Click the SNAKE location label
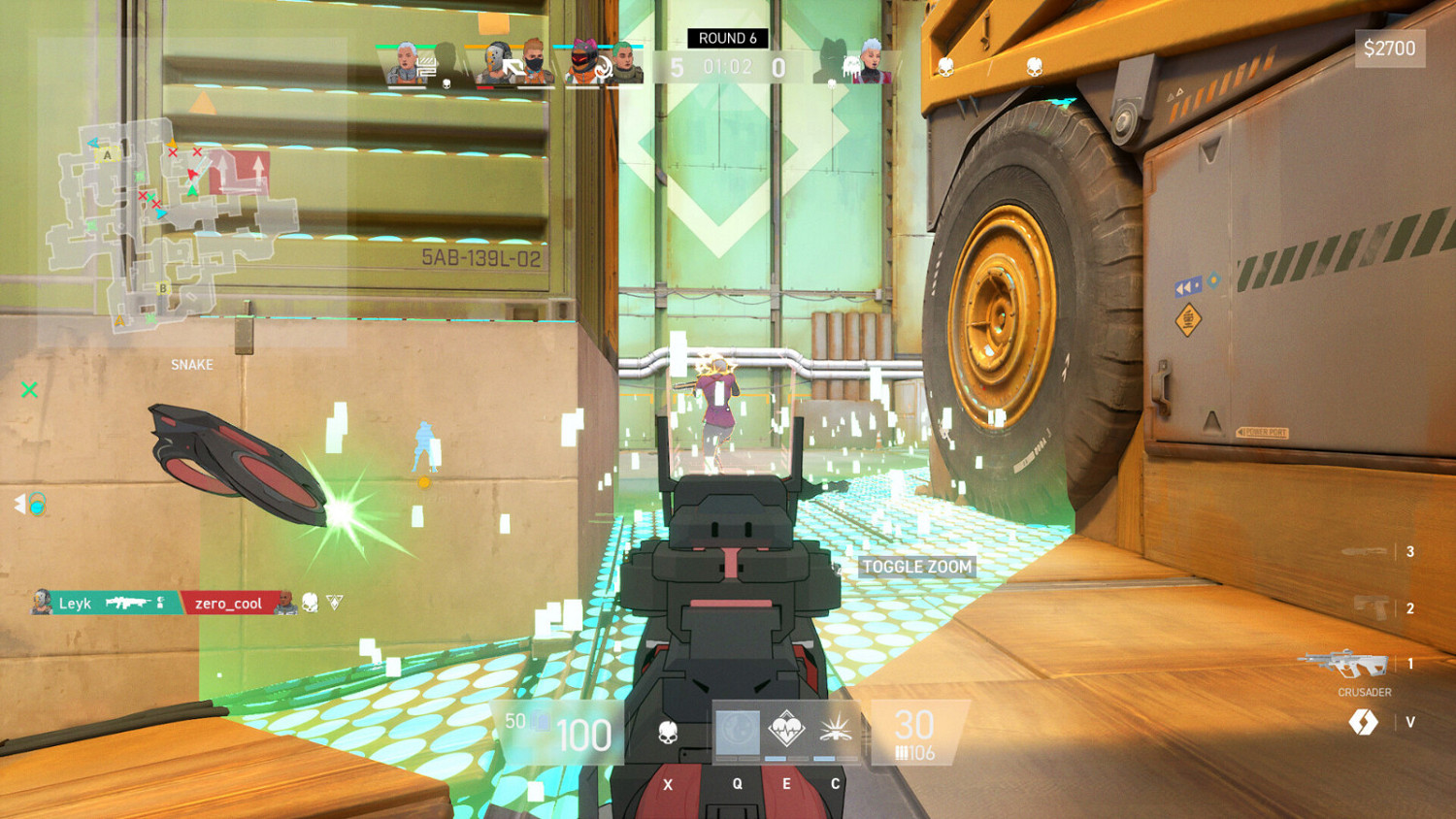Screen dimensions: 1456x819 click(190, 365)
